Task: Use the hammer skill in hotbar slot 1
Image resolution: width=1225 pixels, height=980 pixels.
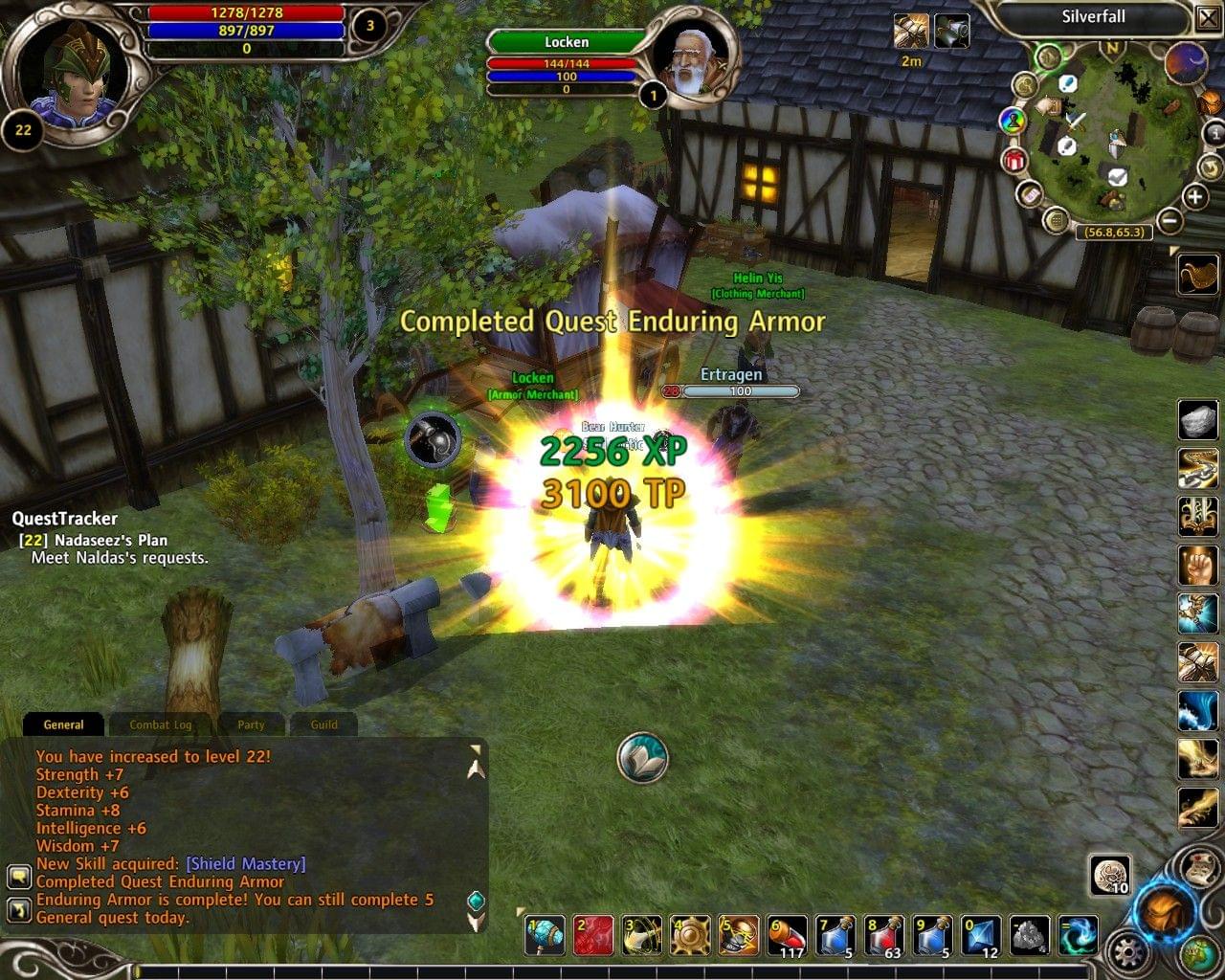Action: pos(546,935)
